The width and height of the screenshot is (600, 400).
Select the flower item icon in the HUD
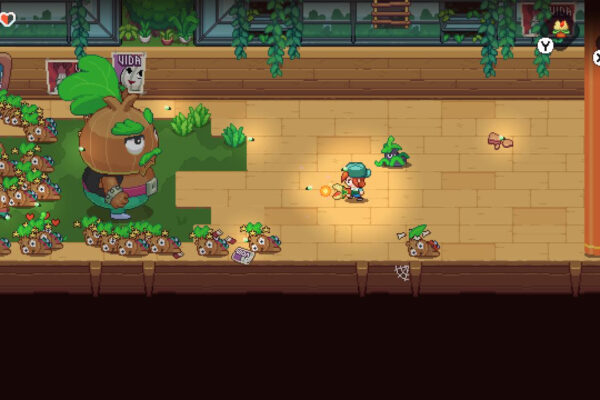coord(563,29)
